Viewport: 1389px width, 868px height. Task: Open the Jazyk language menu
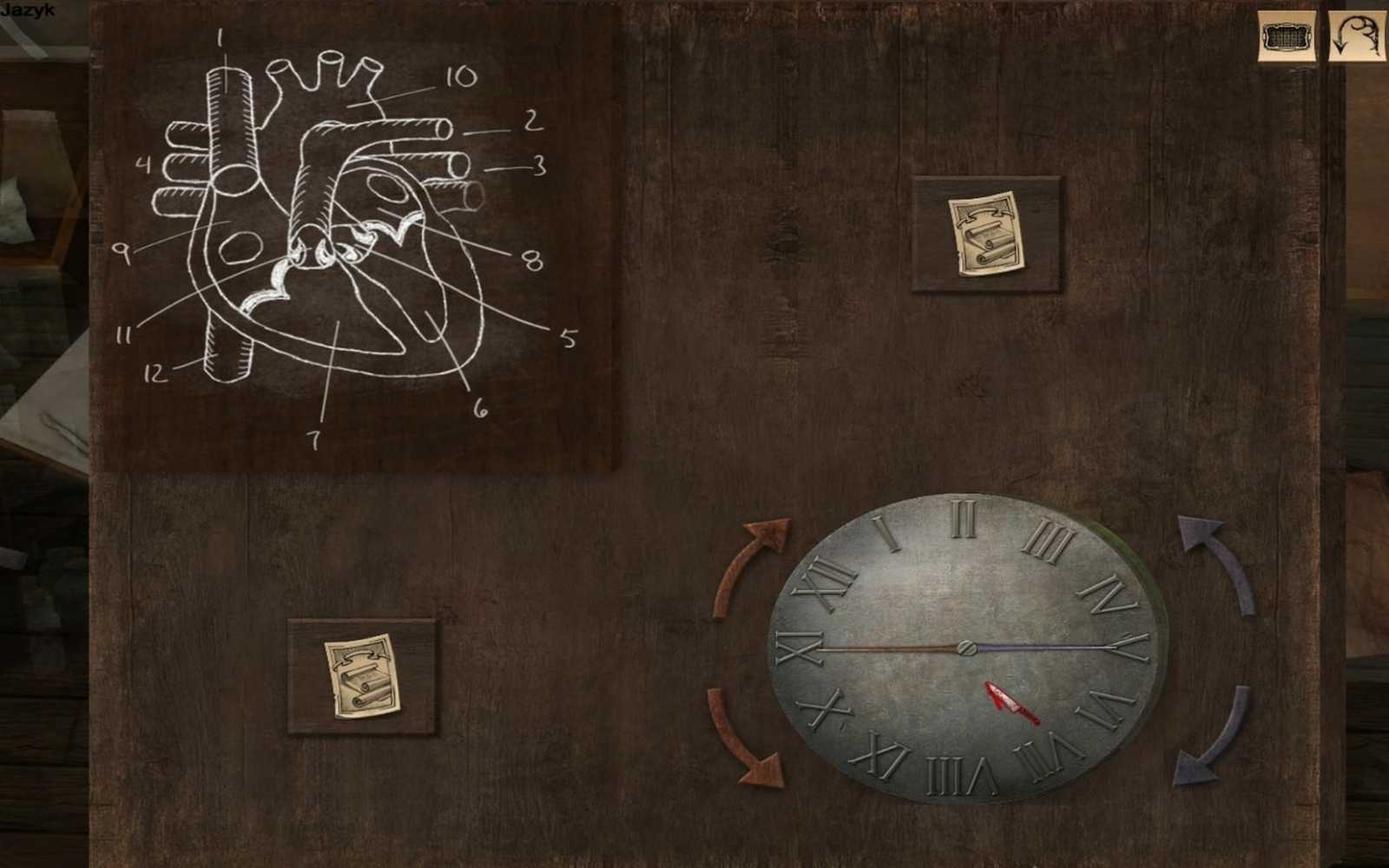29,10
